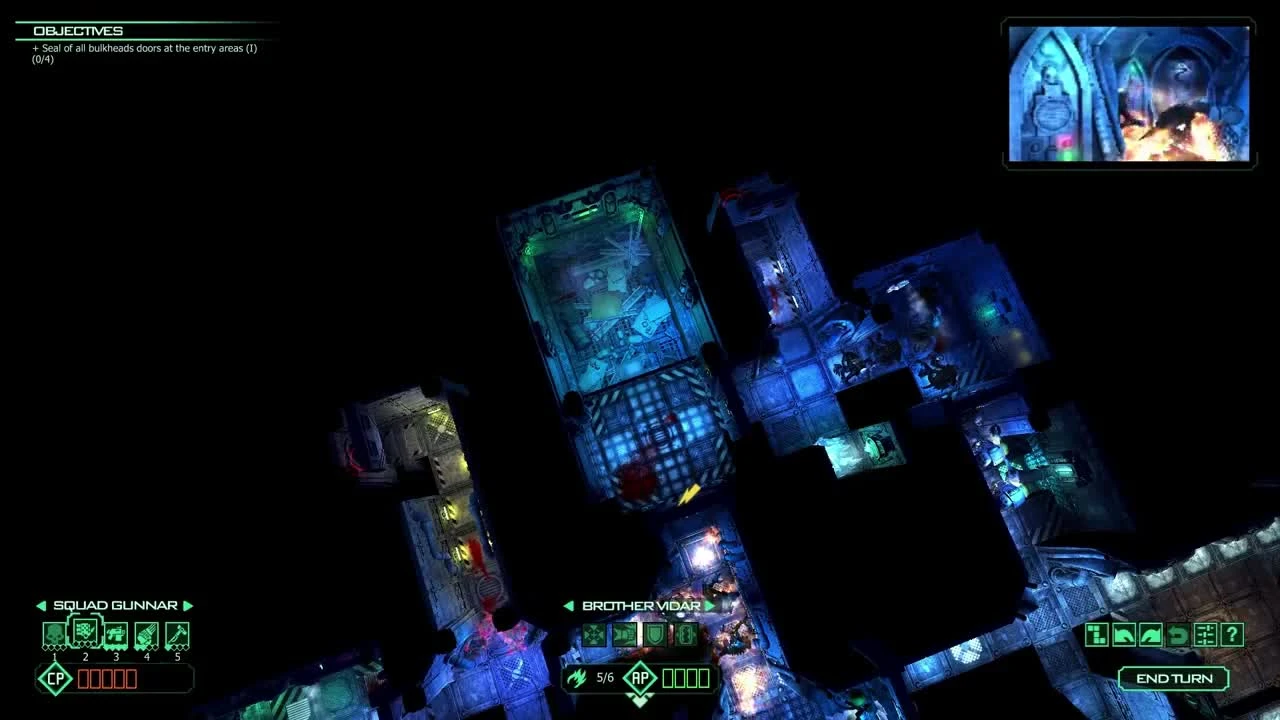Open the tactical map grid icon
1280x720 pixels.
pos(1096,634)
